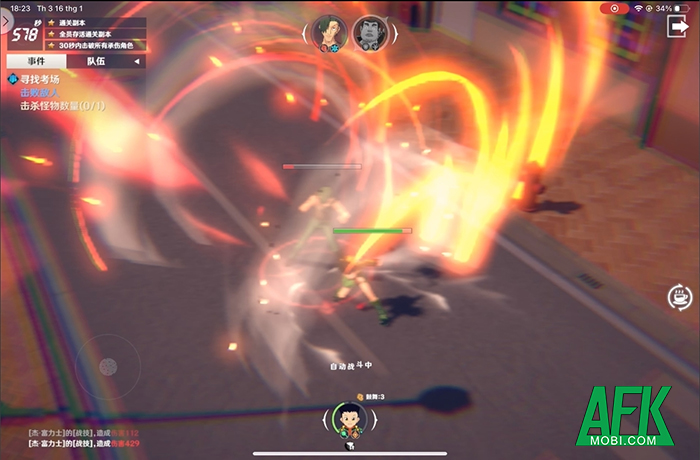700x460 pixels.
Task: Collapse the quest panel with the arrow
Action: 138,61
